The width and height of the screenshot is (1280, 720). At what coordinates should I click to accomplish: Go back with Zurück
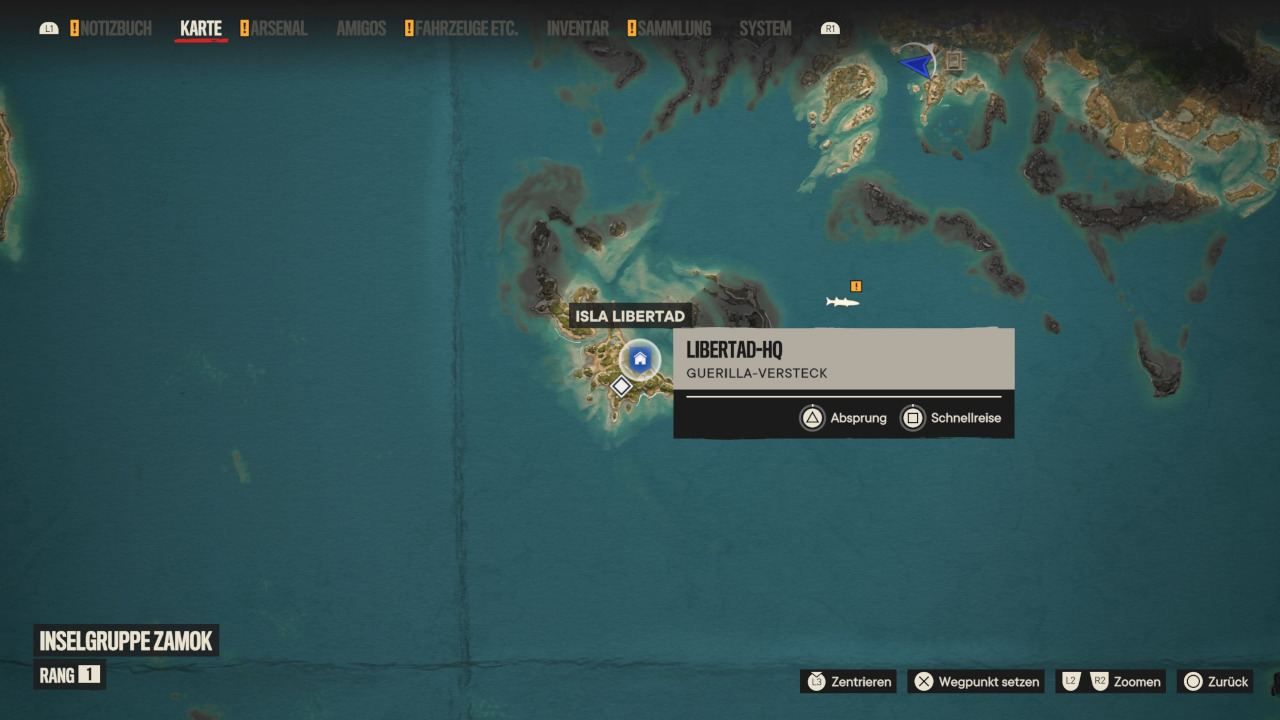1215,682
